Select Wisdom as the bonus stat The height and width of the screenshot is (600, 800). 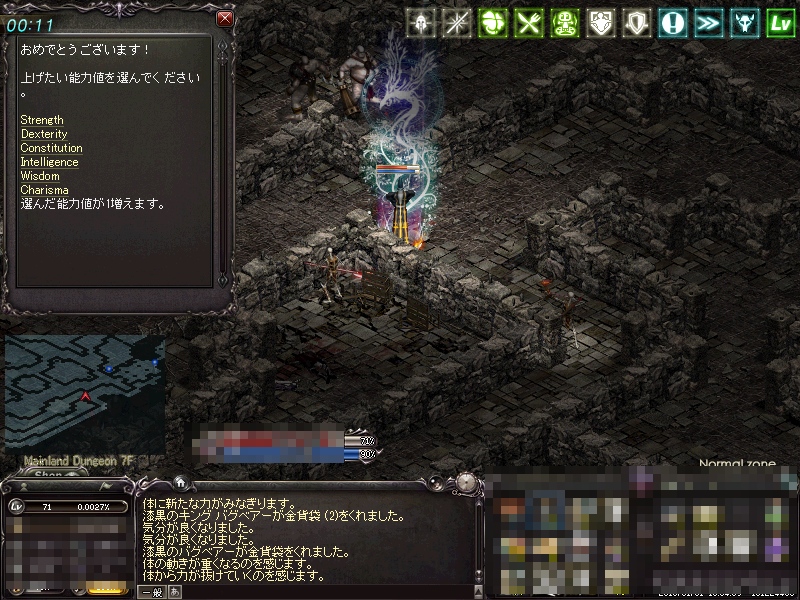point(40,176)
